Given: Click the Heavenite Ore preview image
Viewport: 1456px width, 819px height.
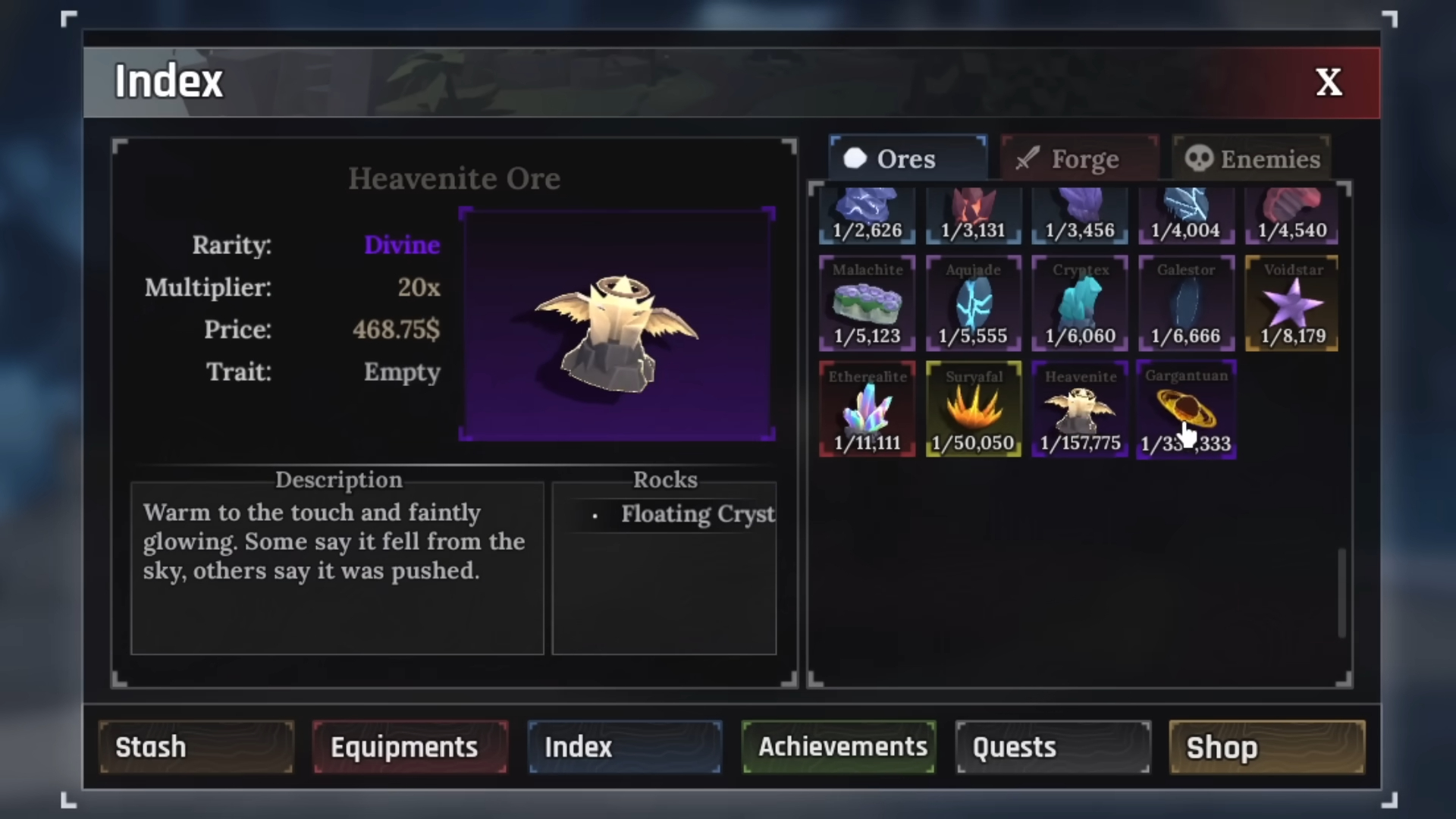Looking at the screenshot, I should 617,324.
